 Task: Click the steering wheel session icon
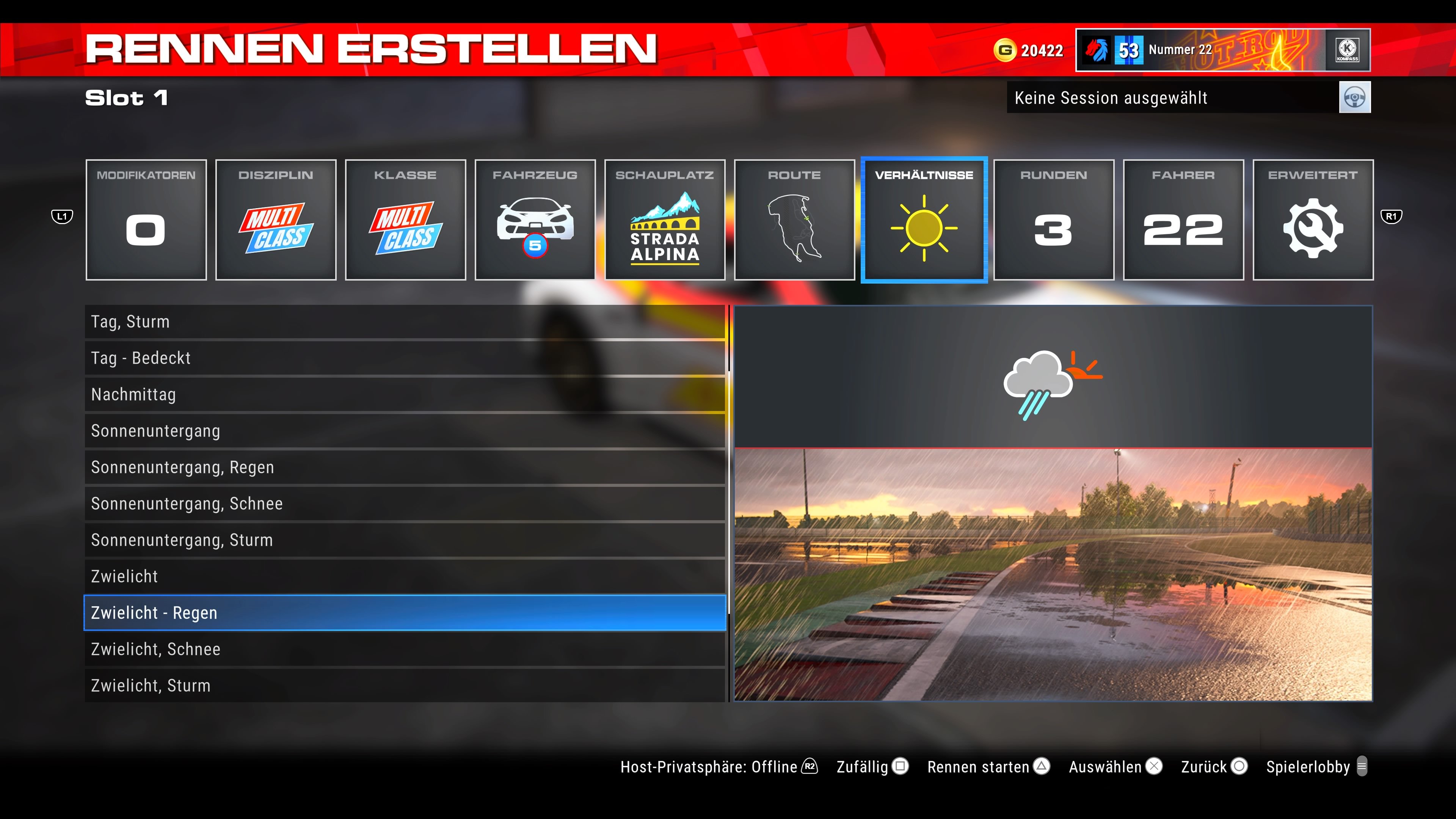(1355, 97)
